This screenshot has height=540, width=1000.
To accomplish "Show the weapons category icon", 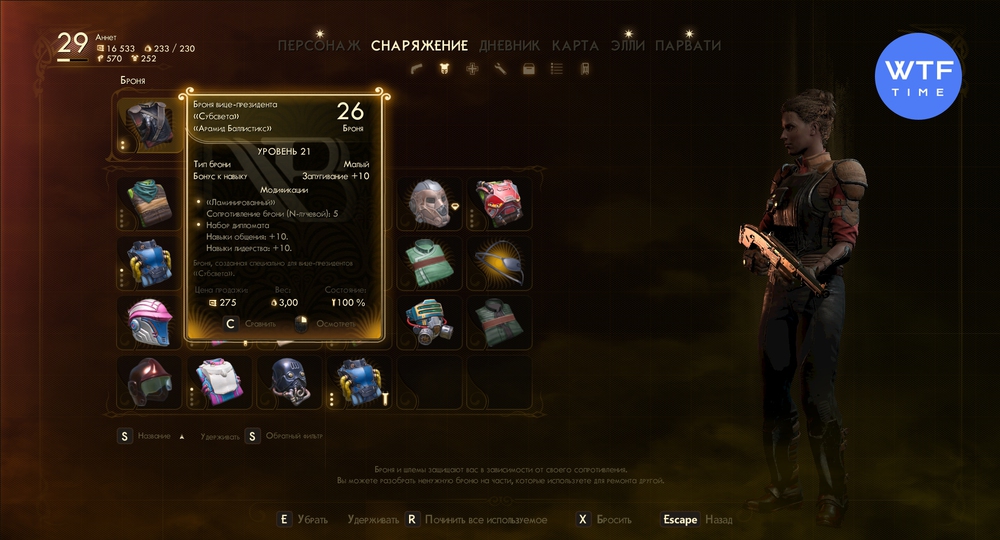I will point(418,68).
